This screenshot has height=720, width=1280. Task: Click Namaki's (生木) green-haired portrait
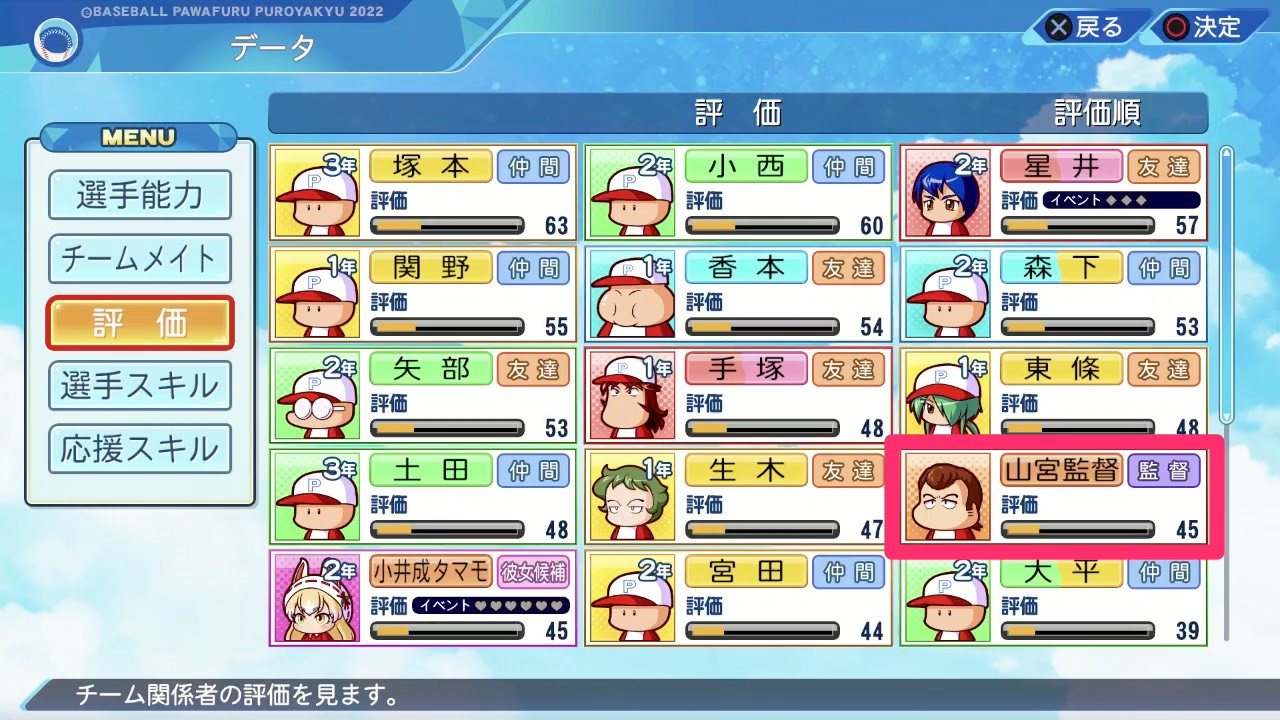pos(633,496)
